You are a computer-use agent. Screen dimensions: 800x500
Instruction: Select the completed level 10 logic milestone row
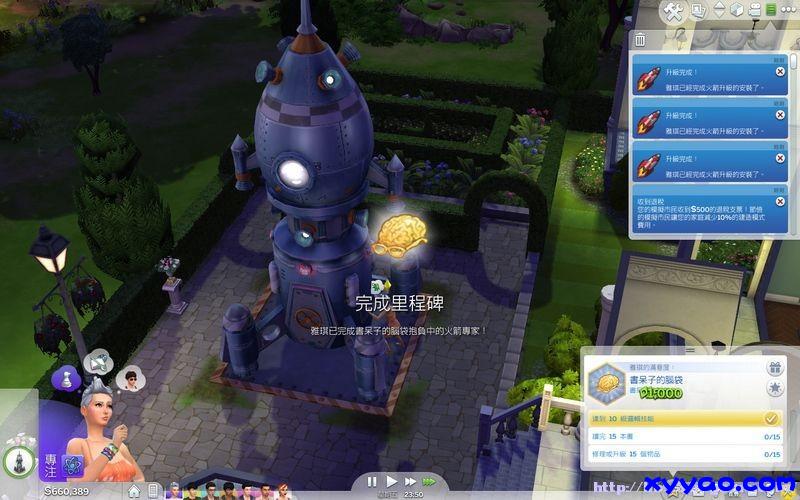pyautogui.click(x=682, y=418)
